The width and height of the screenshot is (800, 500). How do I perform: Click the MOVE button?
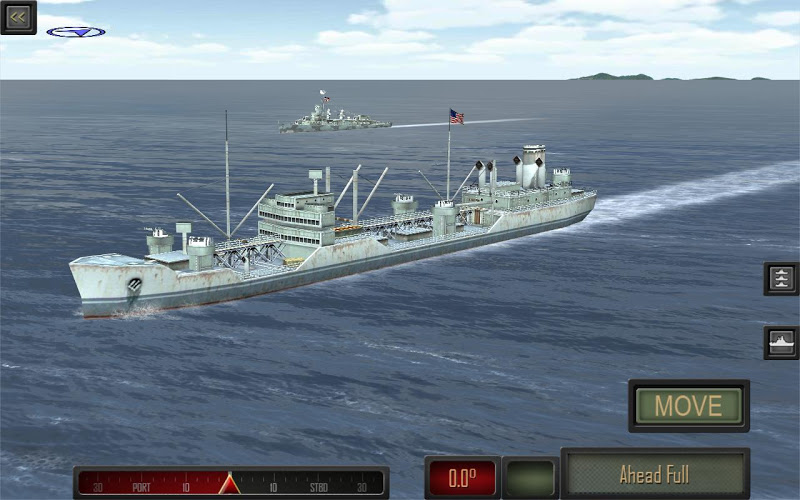click(x=689, y=405)
